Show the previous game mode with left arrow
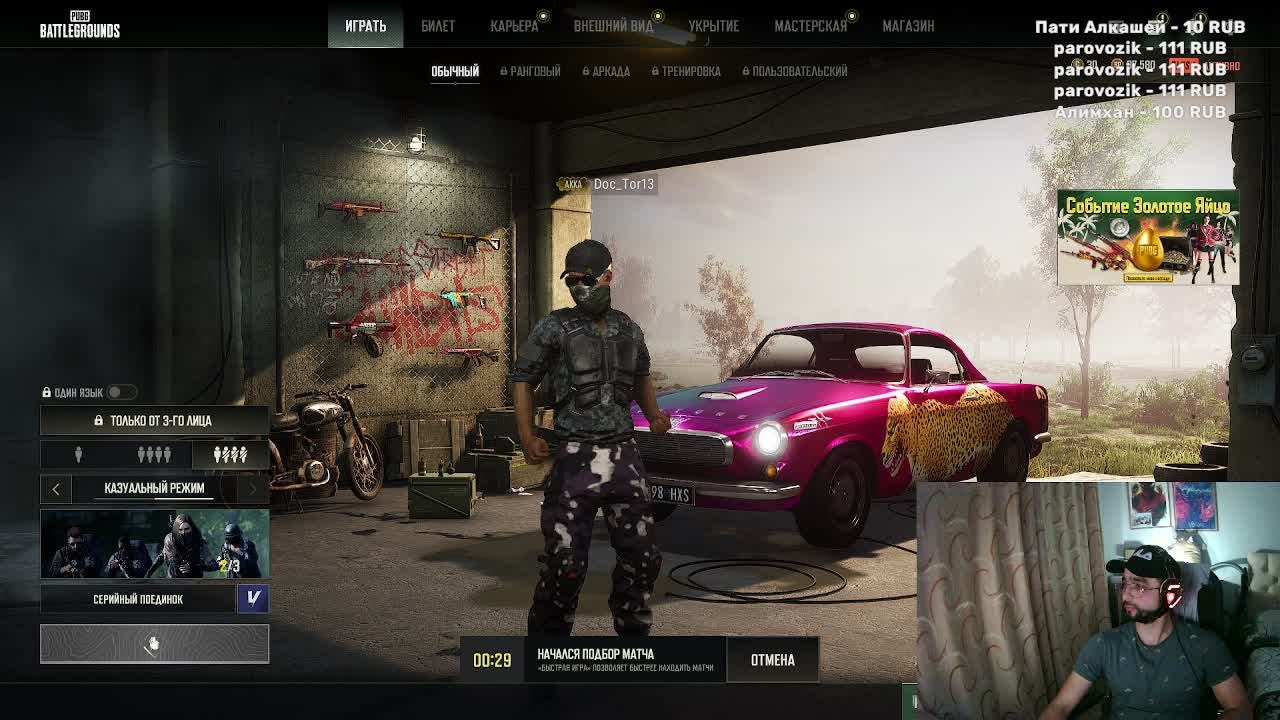This screenshot has width=1280, height=720. click(56, 488)
